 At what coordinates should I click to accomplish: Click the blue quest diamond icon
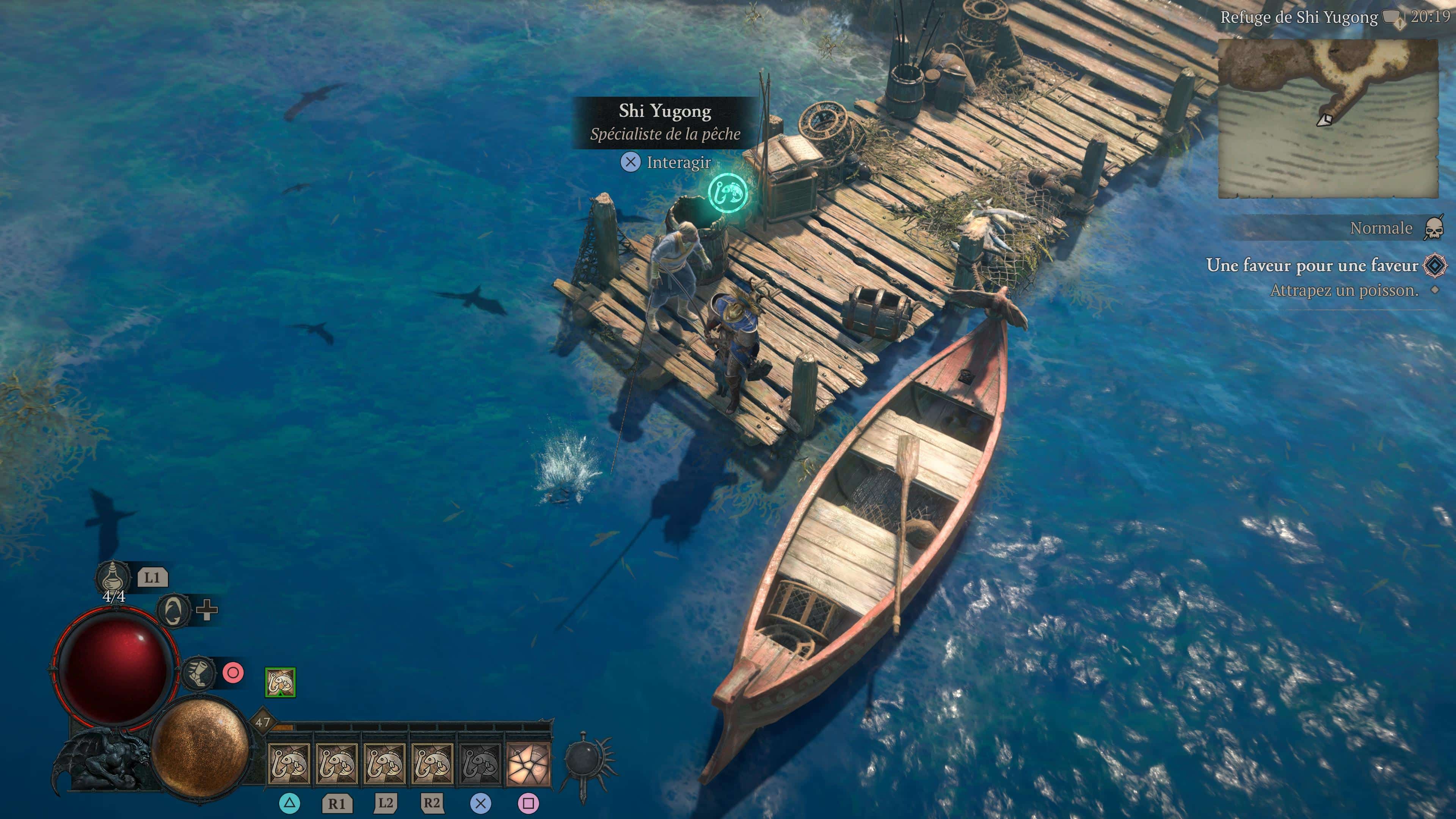(1435, 265)
